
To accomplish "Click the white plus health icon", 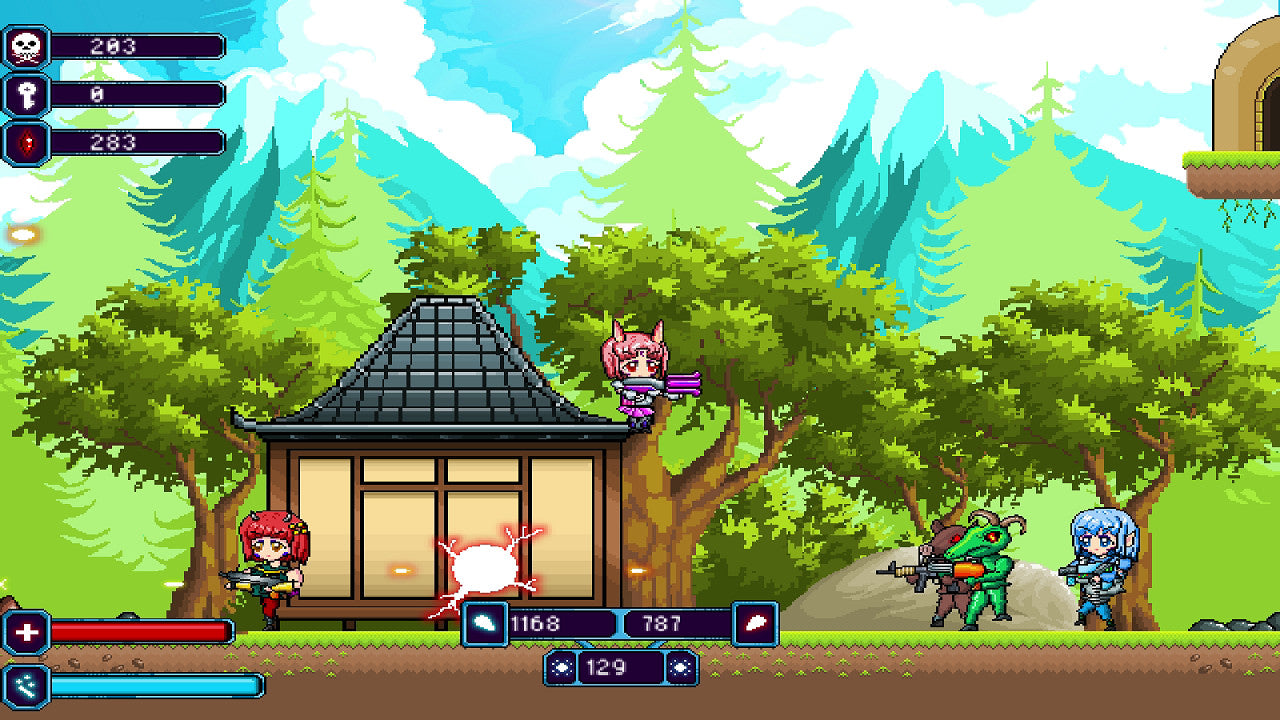I will click(26, 632).
